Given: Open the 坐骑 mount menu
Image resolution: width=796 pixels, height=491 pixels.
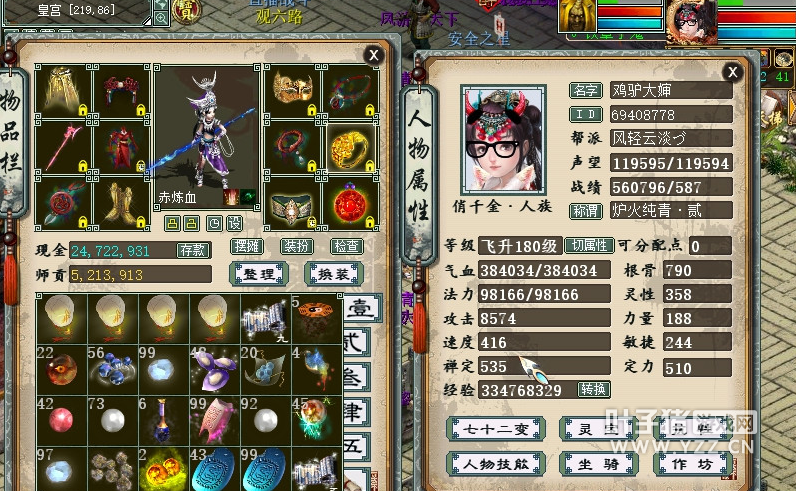Looking at the screenshot, I should (x=594, y=464).
